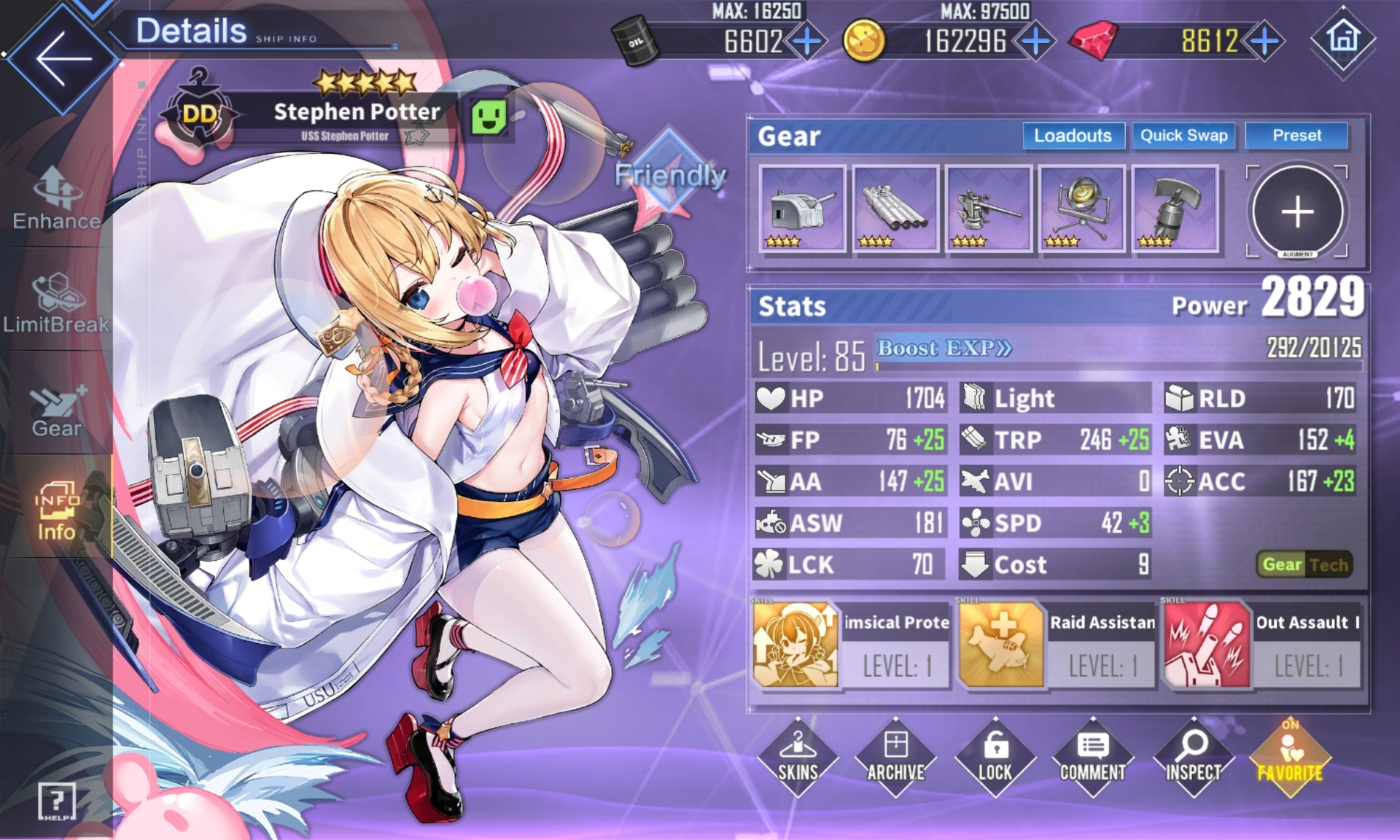Go back with the arrow button
Viewport: 1400px width, 840px height.
[62, 58]
